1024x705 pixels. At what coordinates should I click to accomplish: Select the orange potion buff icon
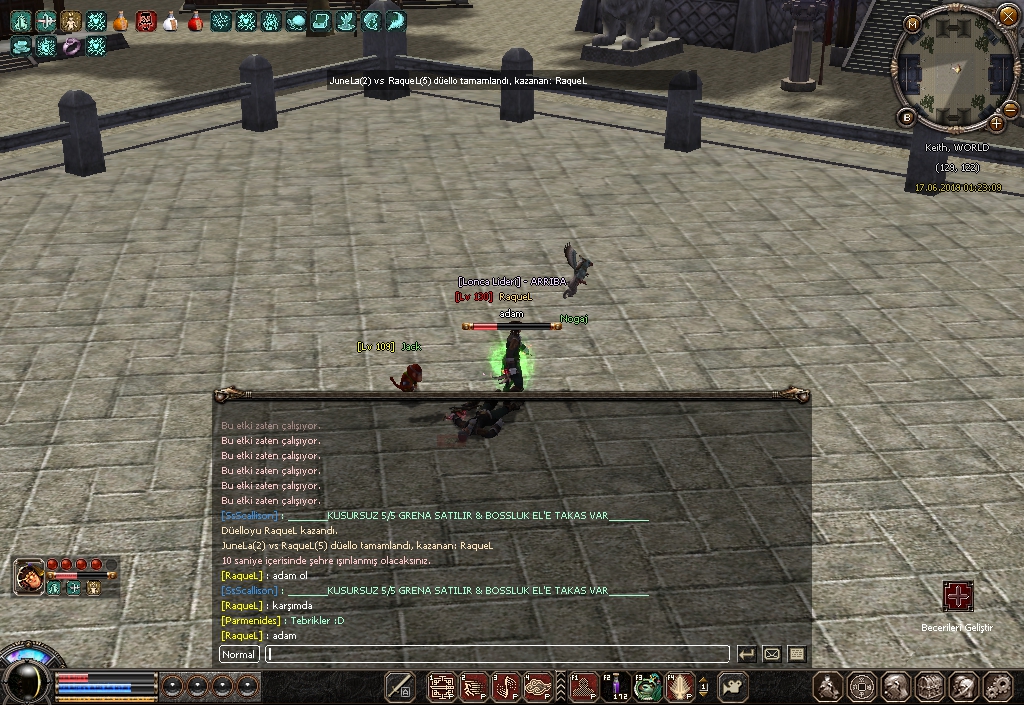click(x=121, y=20)
